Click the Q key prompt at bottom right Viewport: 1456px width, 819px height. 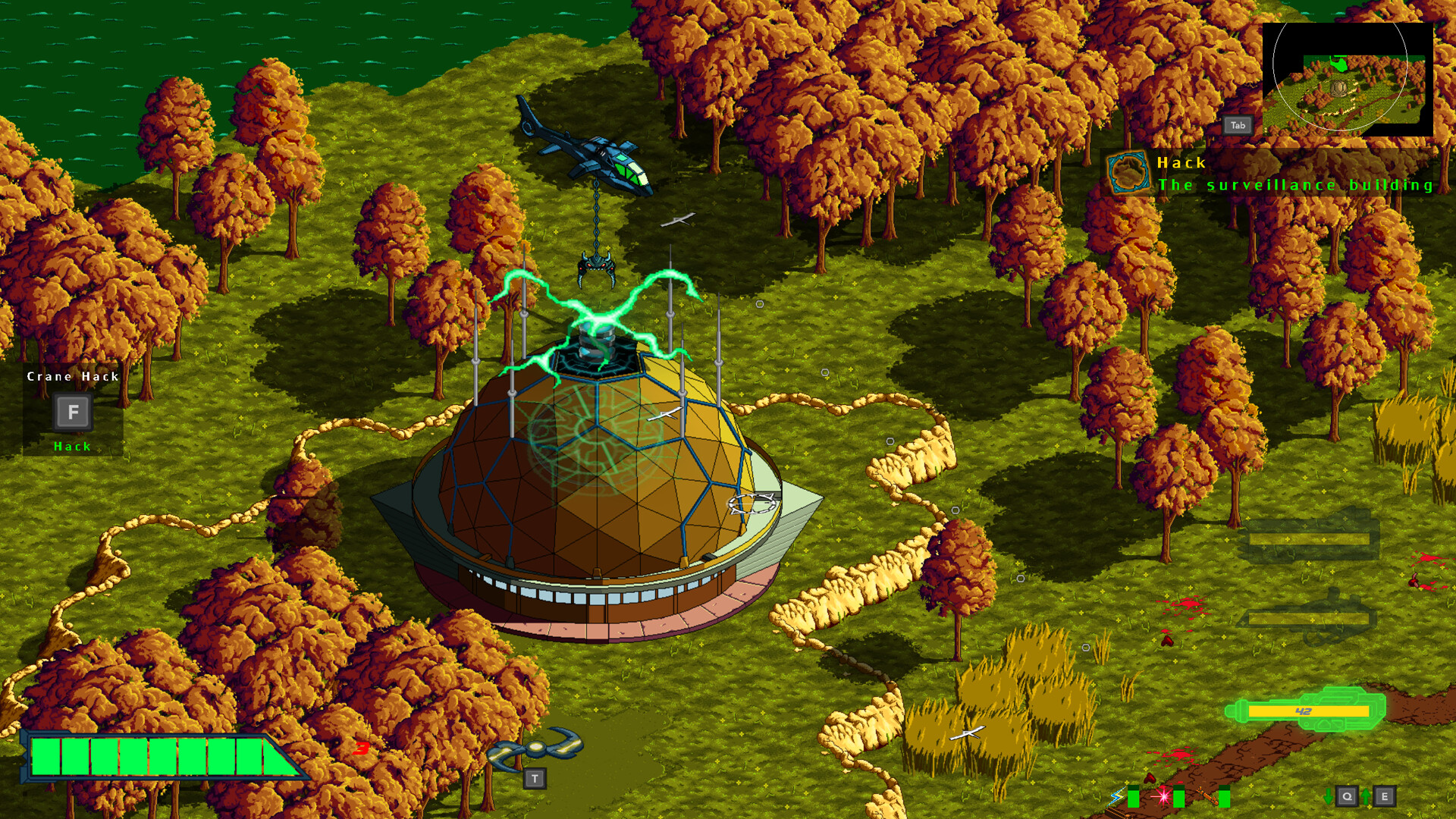(1348, 797)
